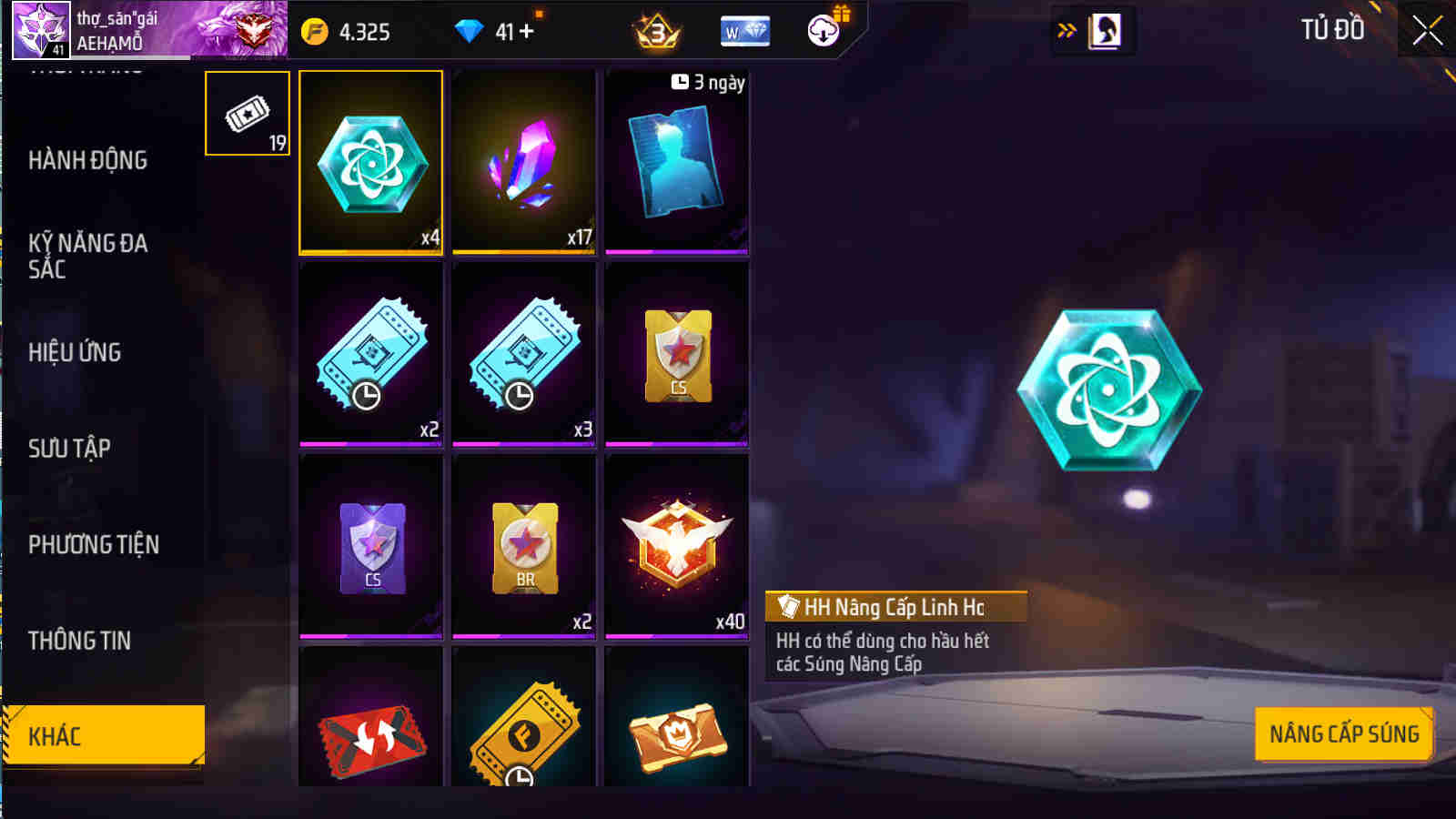Select the gold BR card x2
Screen dimensions: 1456x819
click(x=523, y=546)
